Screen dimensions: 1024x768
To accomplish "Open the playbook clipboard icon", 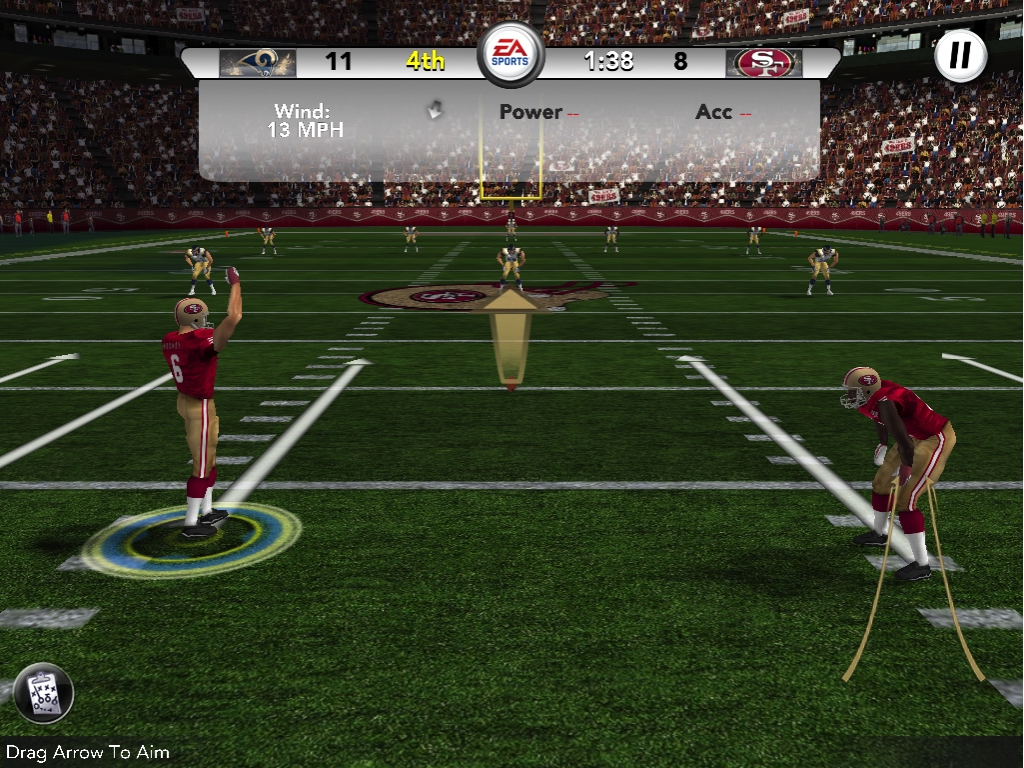I will pos(44,693).
